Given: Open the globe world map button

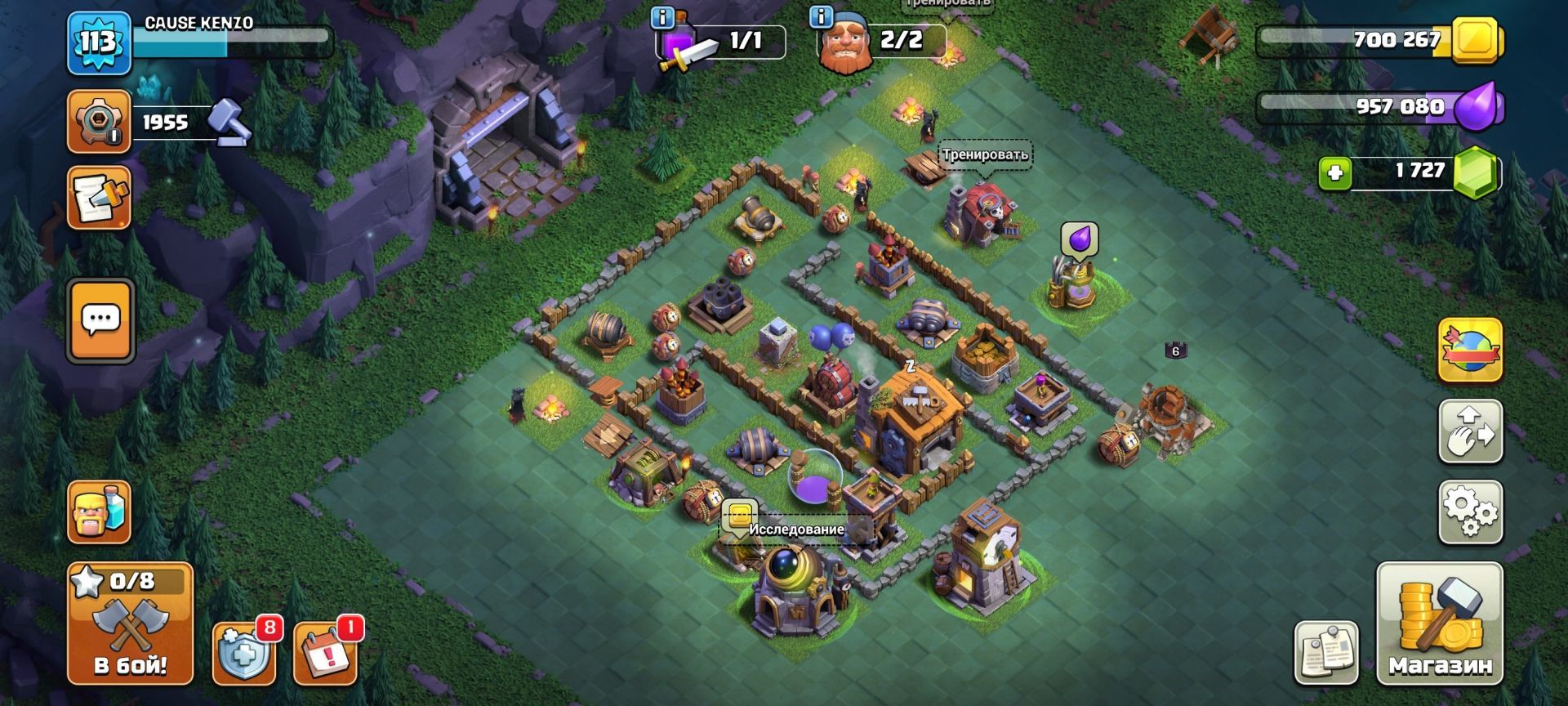Looking at the screenshot, I should pyautogui.click(x=1470, y=350).
